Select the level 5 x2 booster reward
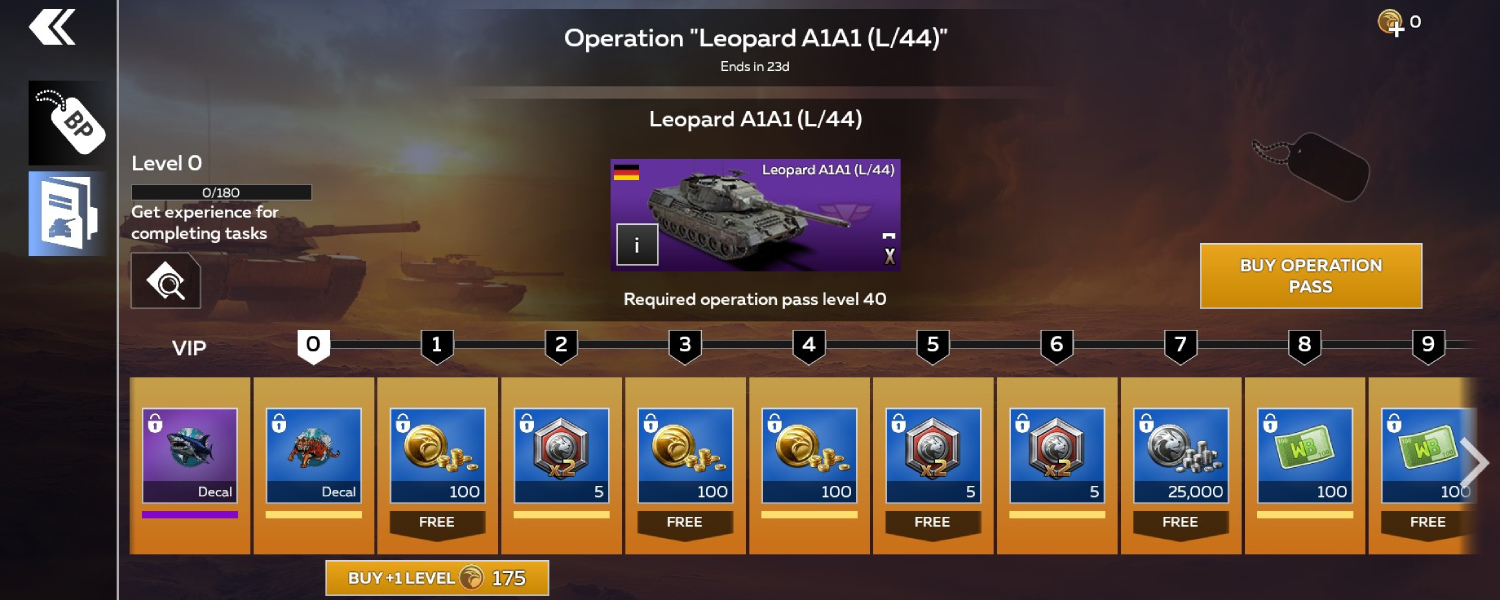 click(933, 455)
